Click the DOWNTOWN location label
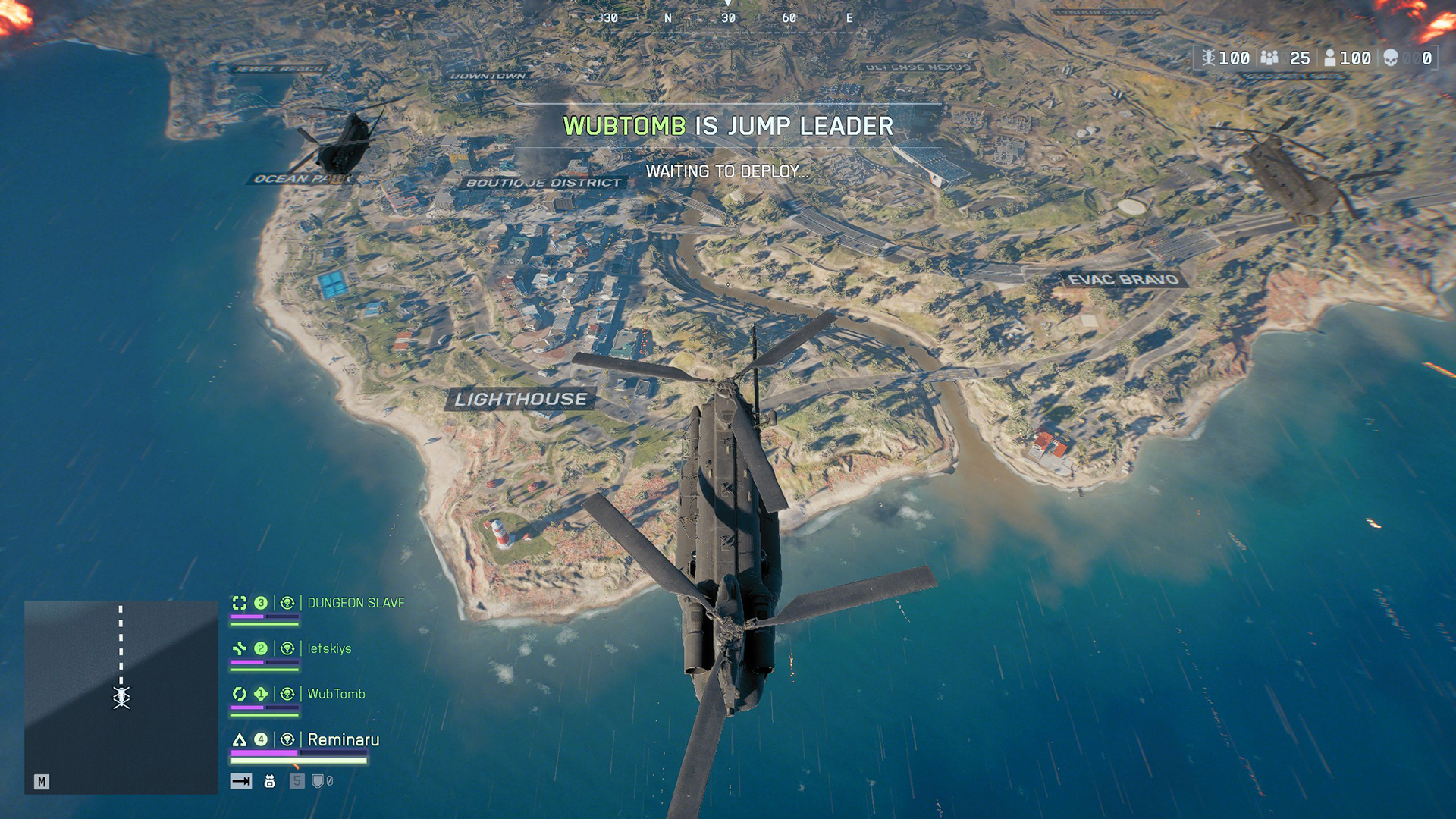Image resolution: width=1456 pixels, height=819 pixels. [488, 76]
